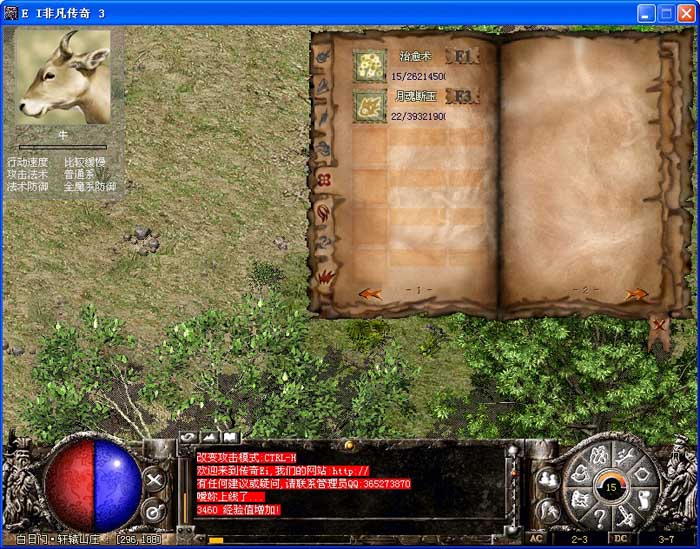
Task: Go to the previous spellbook page
Action: 370,293
